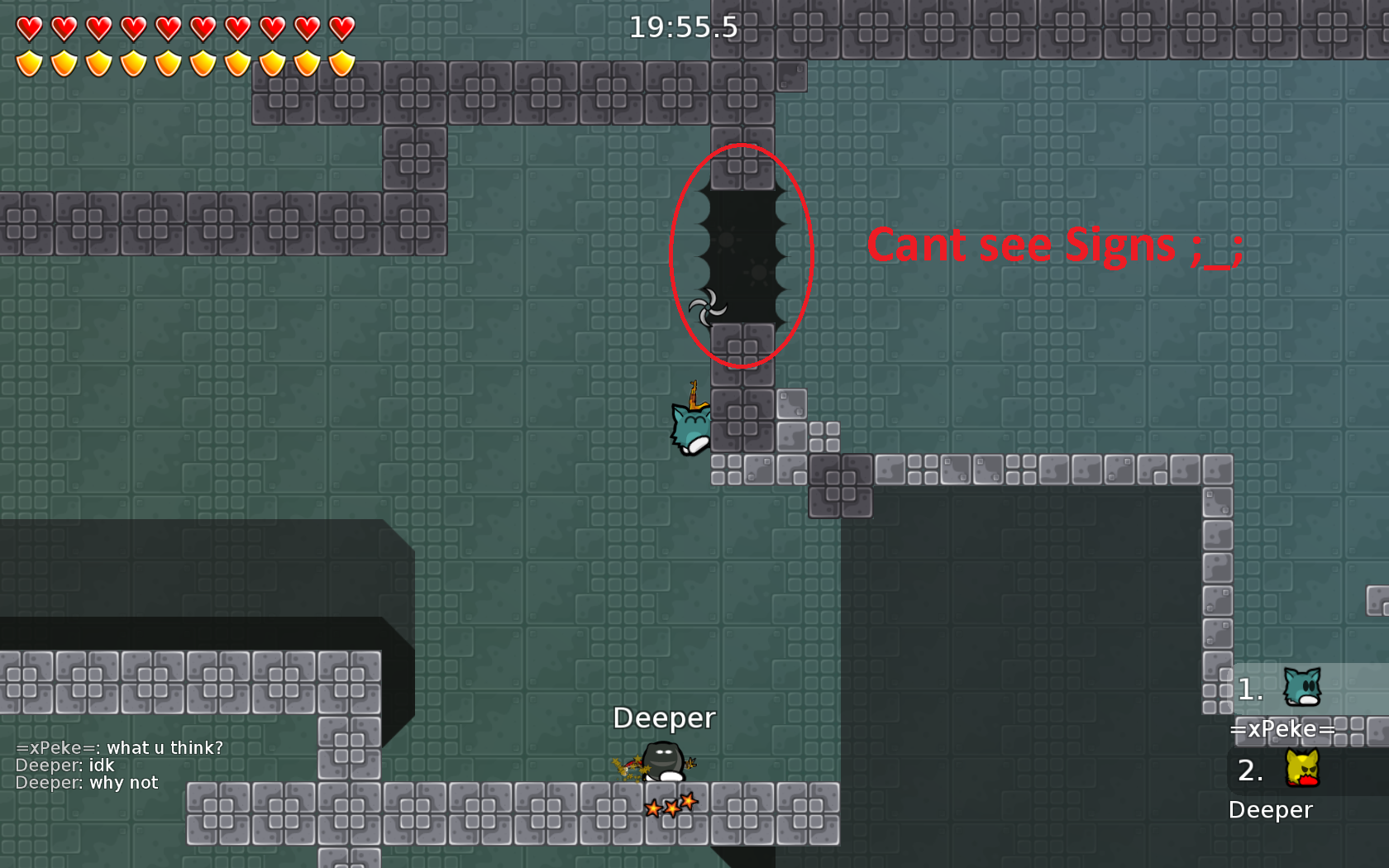Expand the =xPeke= leaderboard entry
The width and height of the screenshot is (1389, 868).
pos(1283,728)
